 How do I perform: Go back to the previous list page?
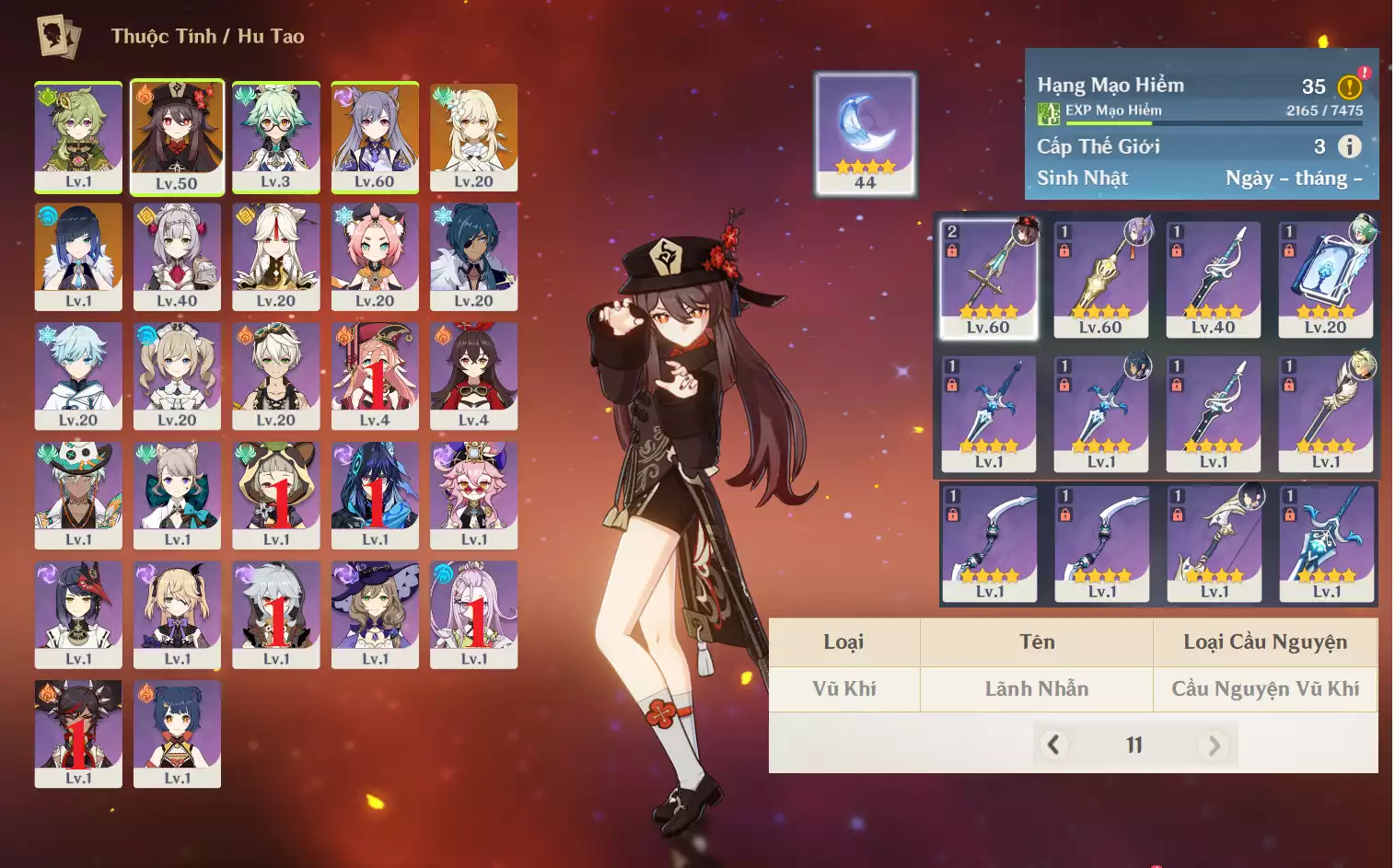pyautogui.click(x=1054, y=745)
